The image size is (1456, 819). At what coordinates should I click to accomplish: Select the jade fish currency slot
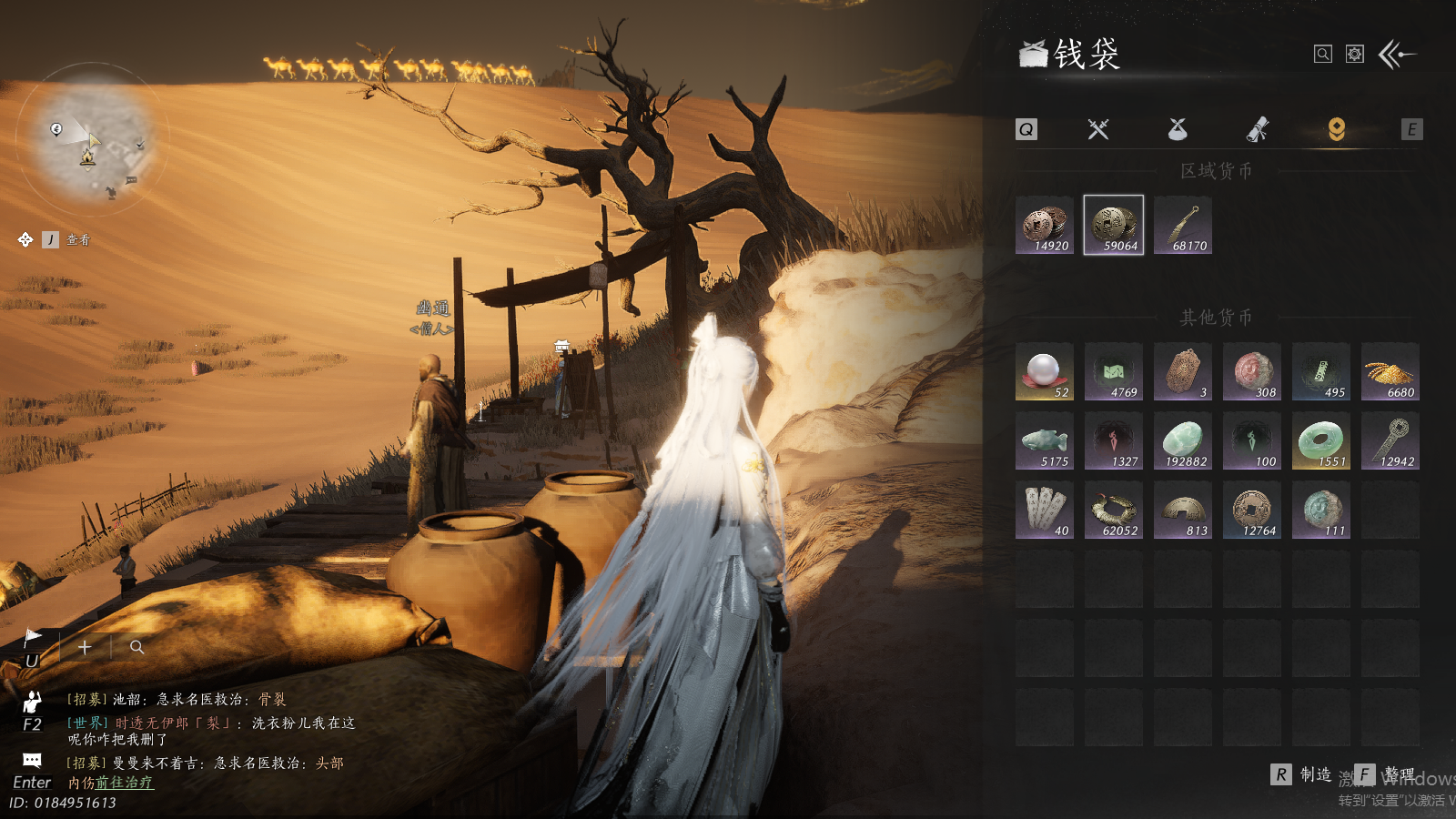pos(1045,440)
